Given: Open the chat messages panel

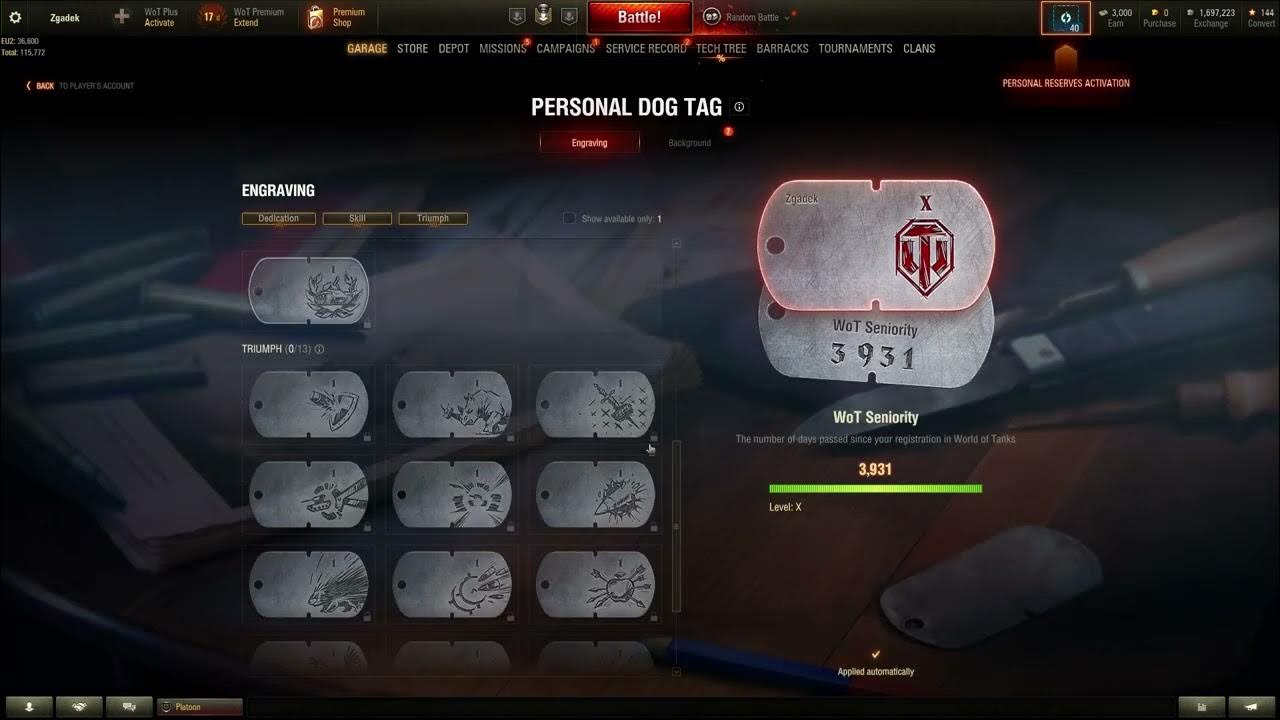Looking at the screenshot, I should click(x=129, y=707).
